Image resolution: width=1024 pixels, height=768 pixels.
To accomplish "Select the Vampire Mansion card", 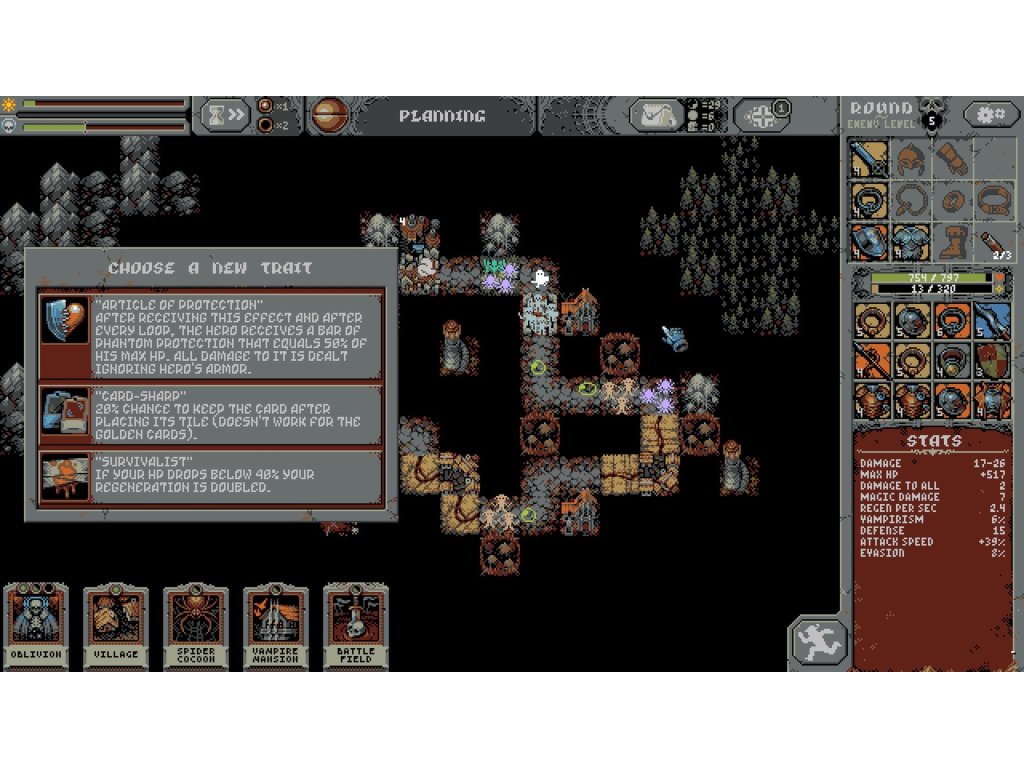I will coord(276,627).
